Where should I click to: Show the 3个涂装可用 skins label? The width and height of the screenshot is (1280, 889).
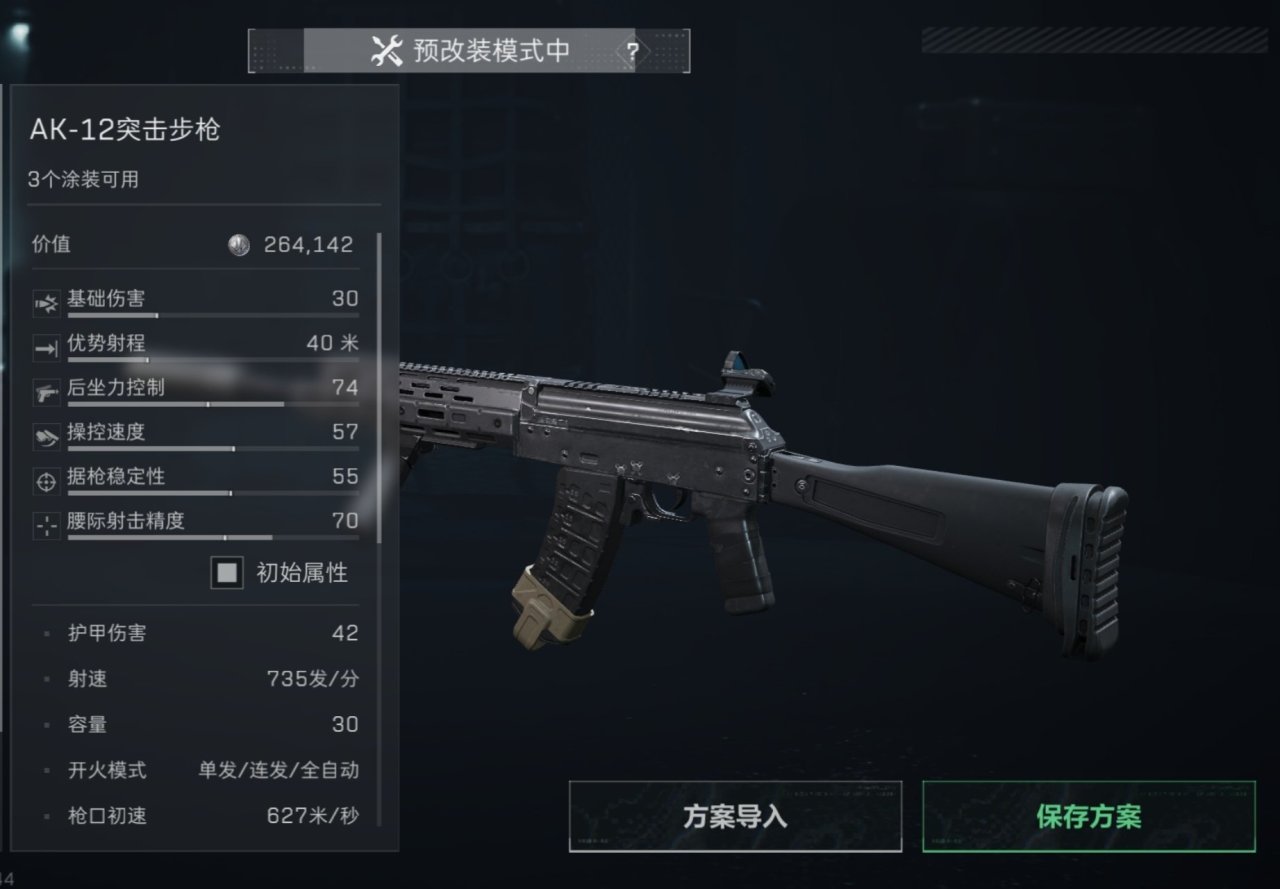tap(83, 180)
